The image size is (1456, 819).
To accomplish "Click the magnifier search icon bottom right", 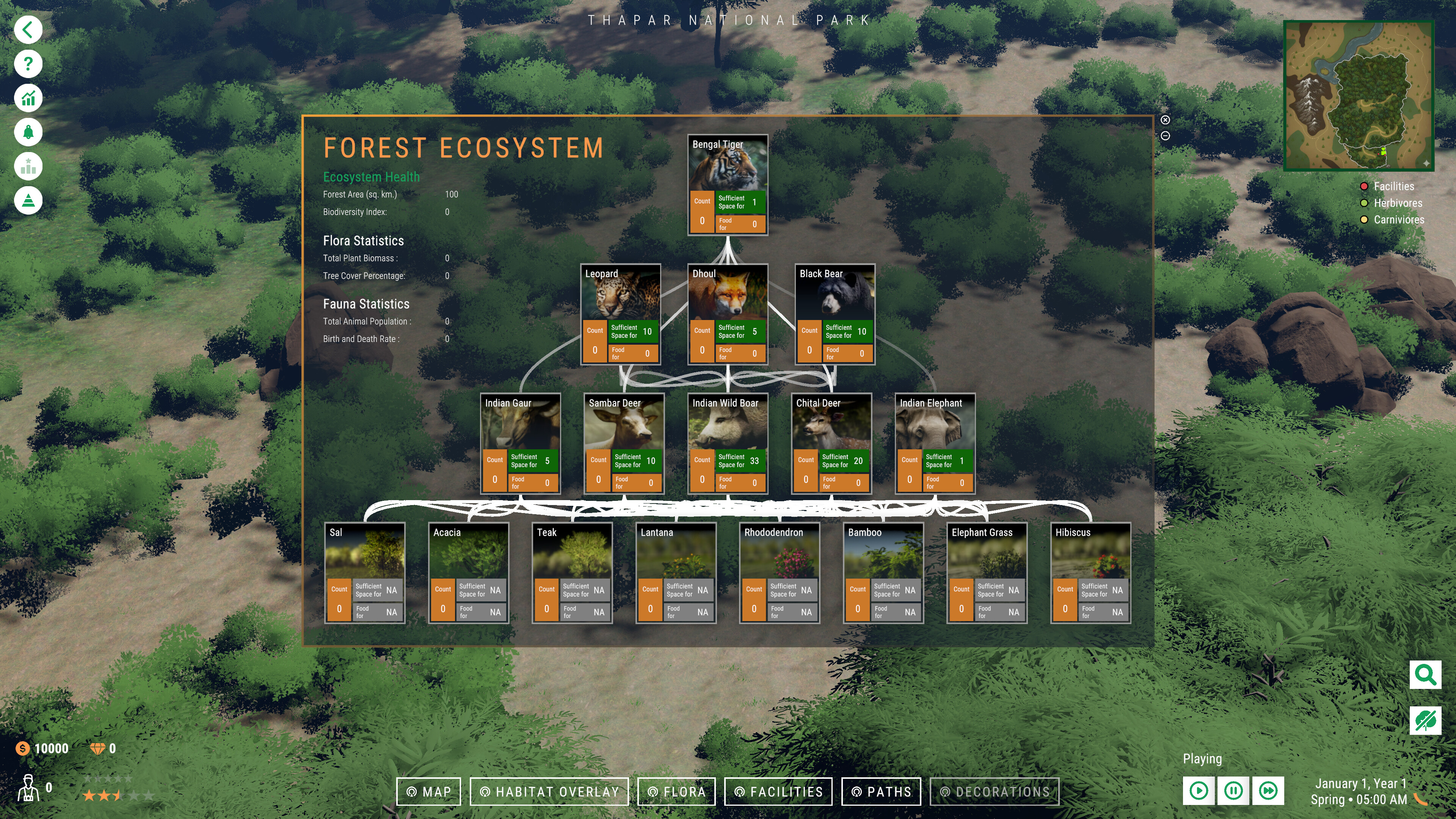I will tap(1425, 674).
